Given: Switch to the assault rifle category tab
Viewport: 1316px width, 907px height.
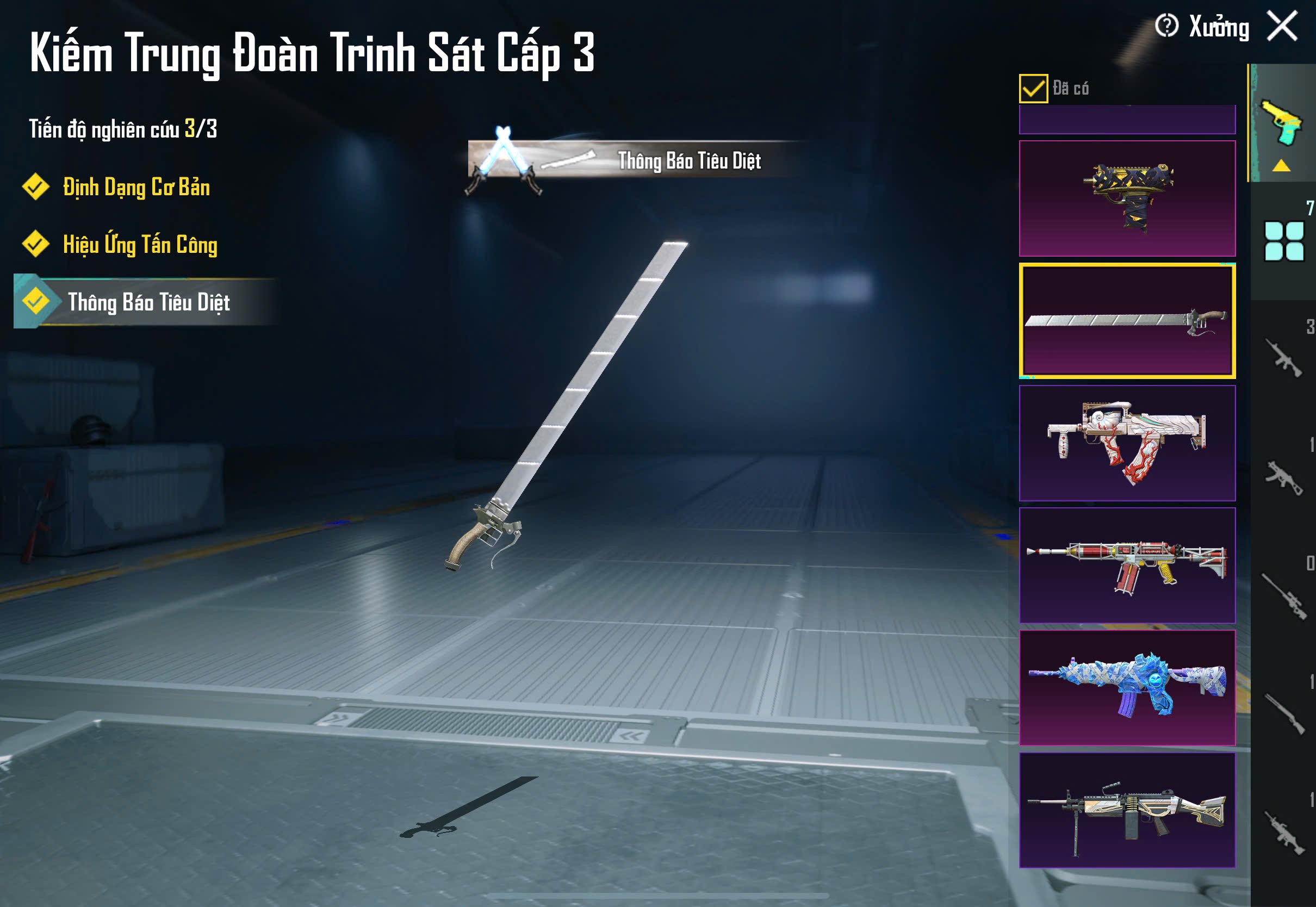Looking at the screenshot, I should coord(1283,358).
